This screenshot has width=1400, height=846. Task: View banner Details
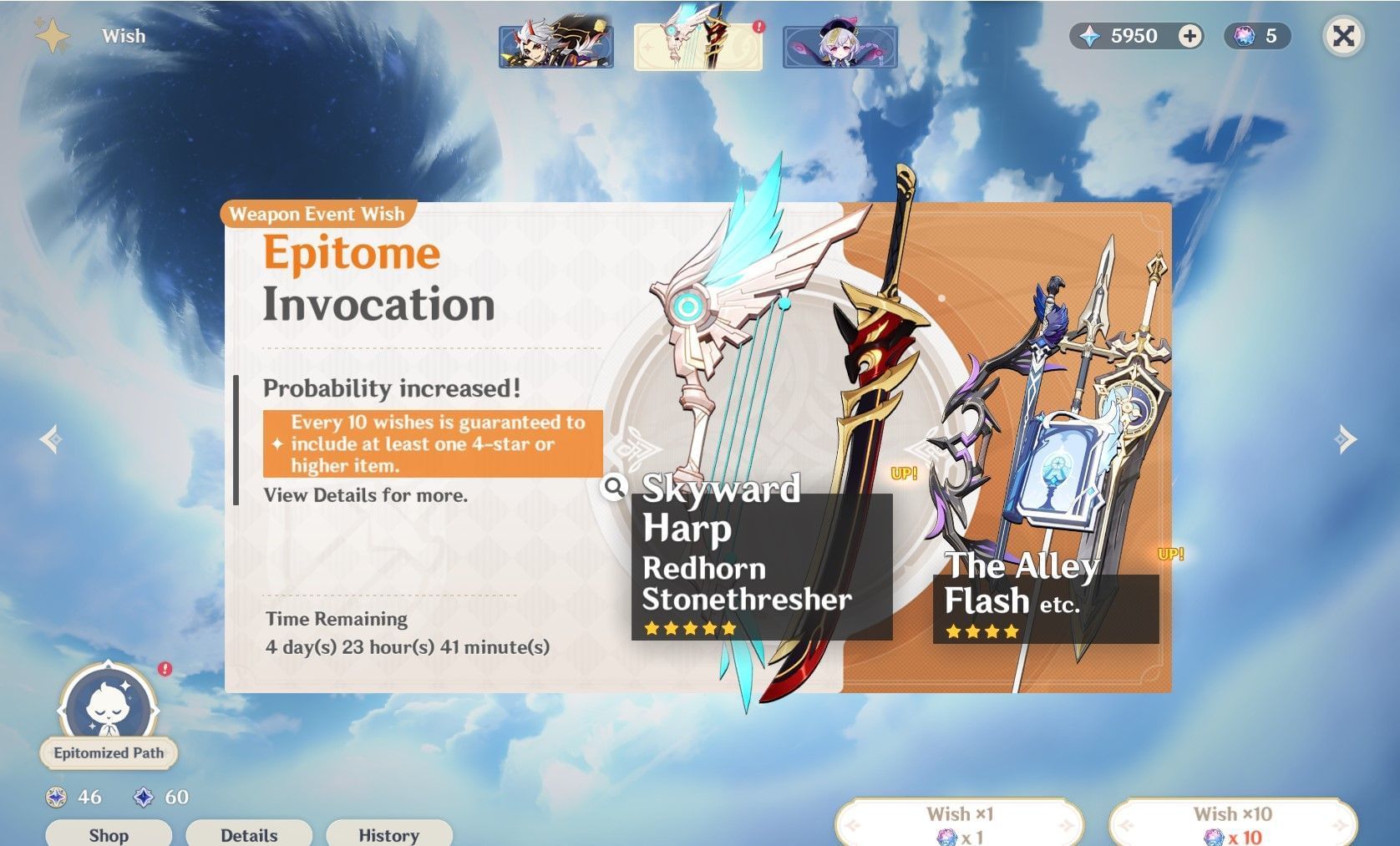249,834
